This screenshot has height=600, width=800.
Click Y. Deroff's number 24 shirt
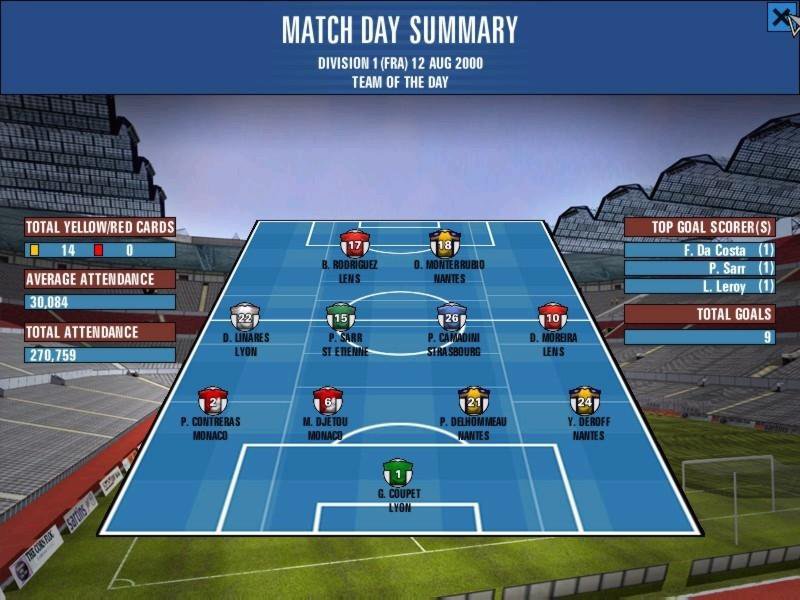tap(584, 401)
